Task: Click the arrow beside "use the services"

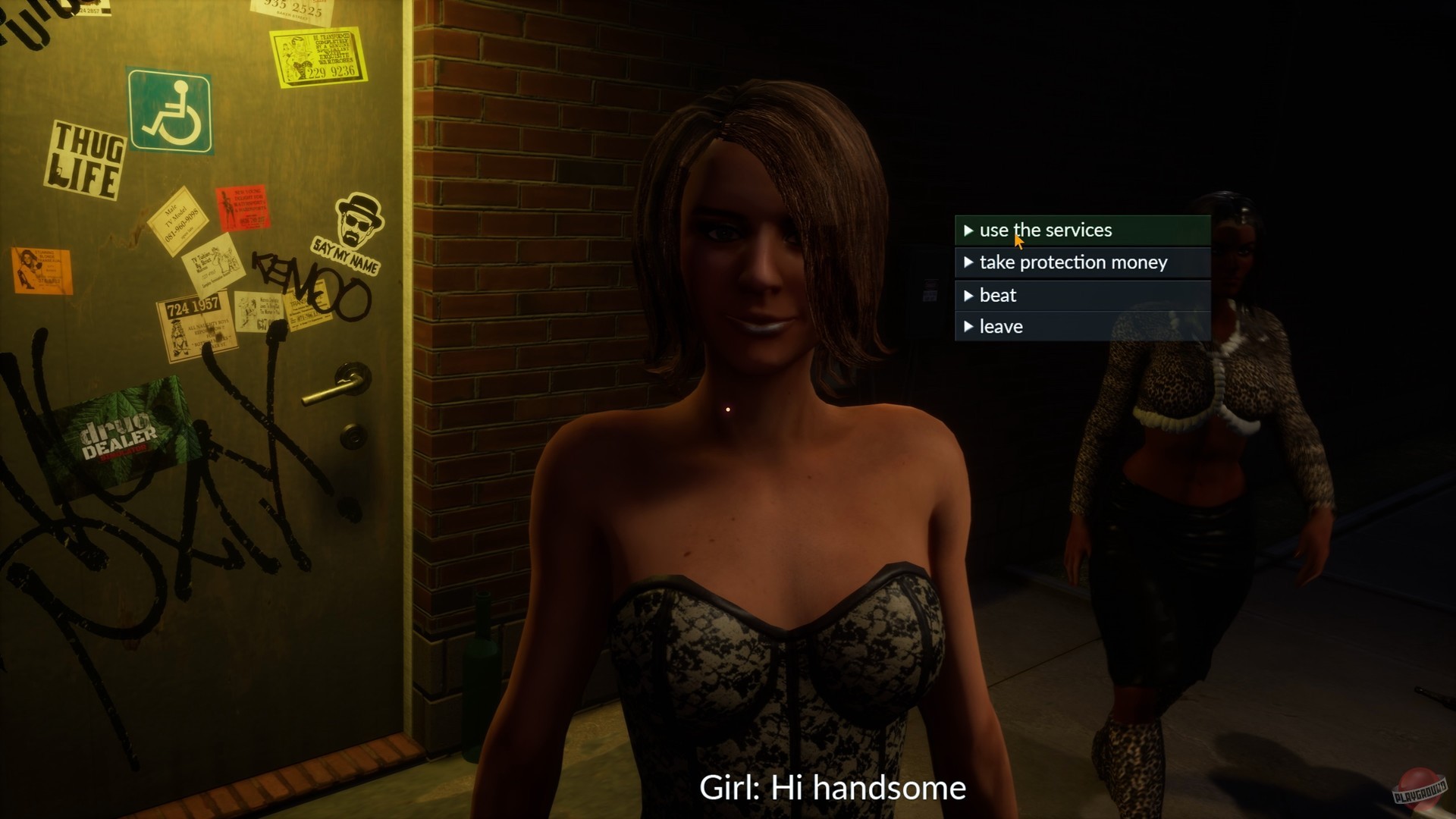Action: tap(969, 231)
